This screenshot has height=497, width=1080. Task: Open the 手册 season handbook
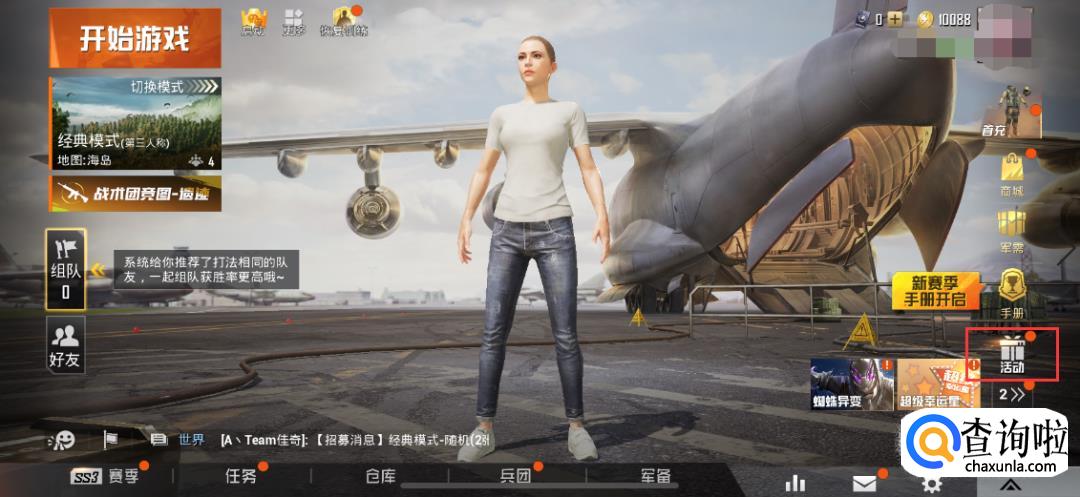[1012, 294]
